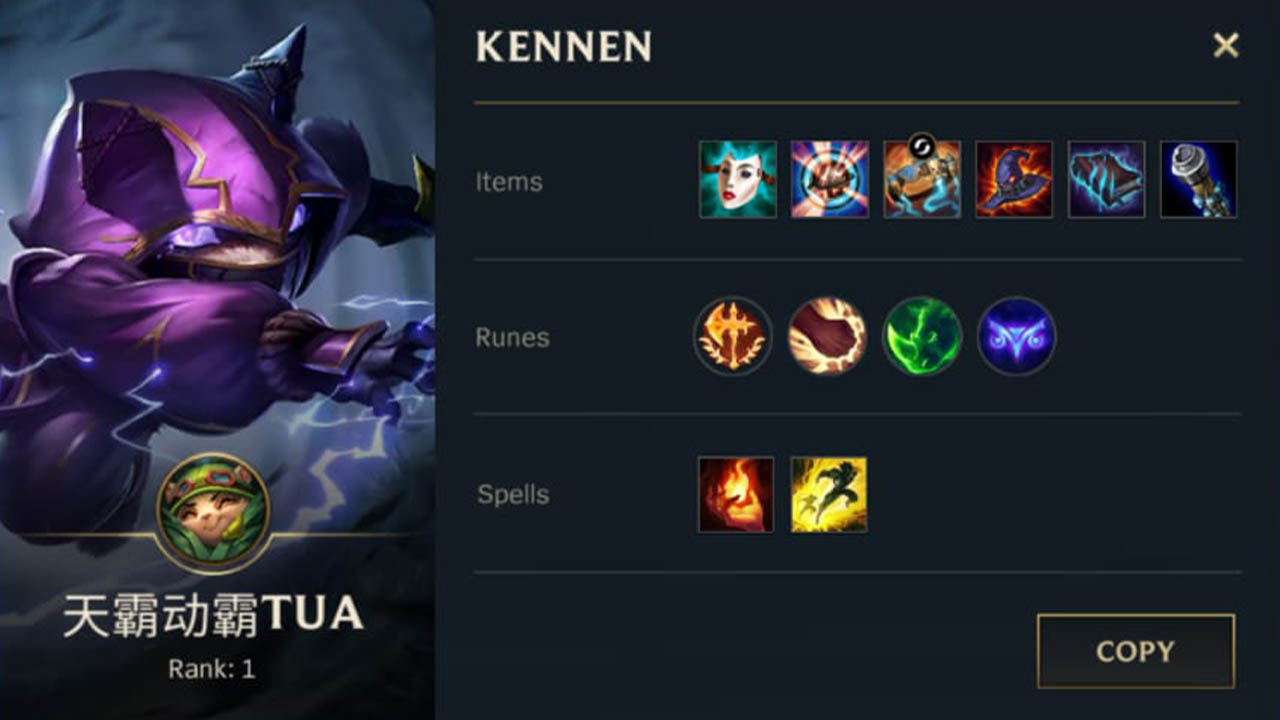Close the Kennen build panel
The height and width of the screenshot is (720, 1280).
(1227, 45)
